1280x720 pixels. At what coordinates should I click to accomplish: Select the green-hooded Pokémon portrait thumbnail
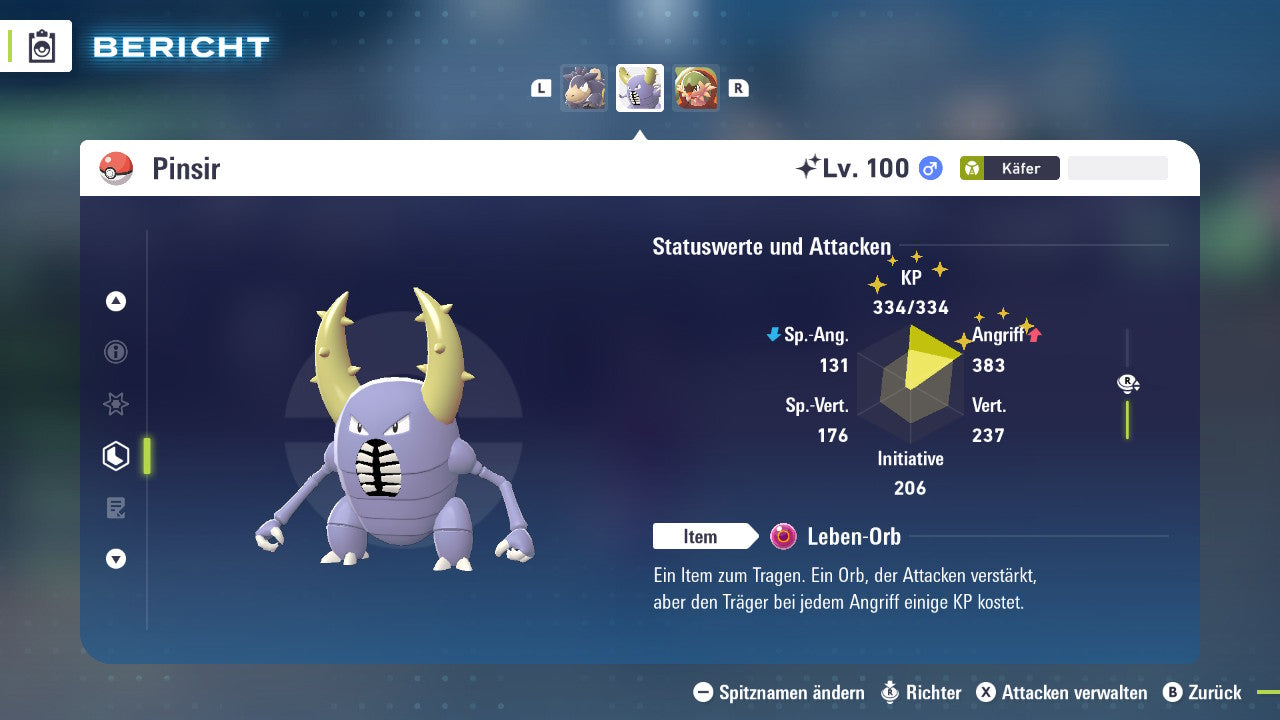tap(696, 88)
